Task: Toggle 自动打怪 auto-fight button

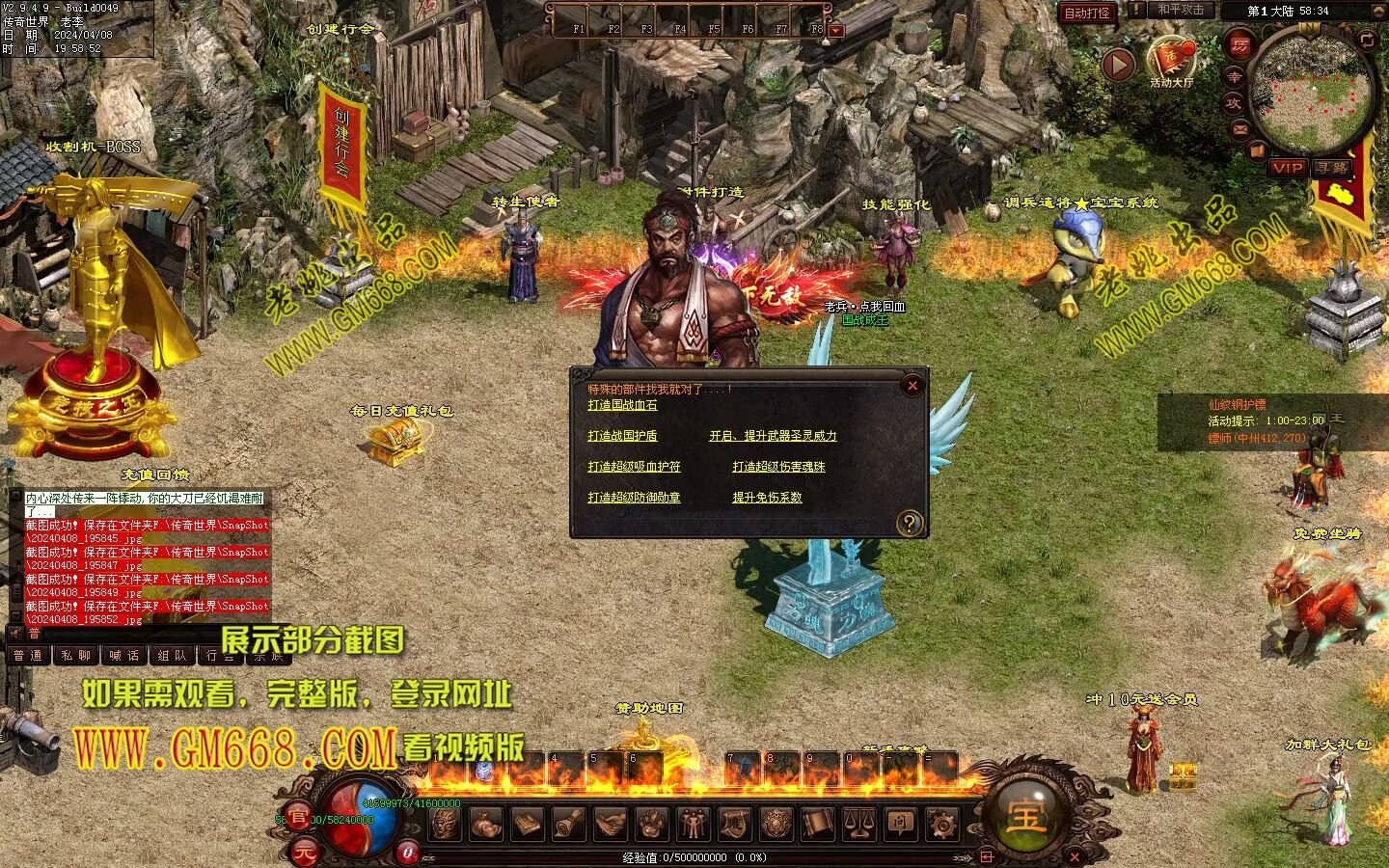Action: tap(1087, 13)
